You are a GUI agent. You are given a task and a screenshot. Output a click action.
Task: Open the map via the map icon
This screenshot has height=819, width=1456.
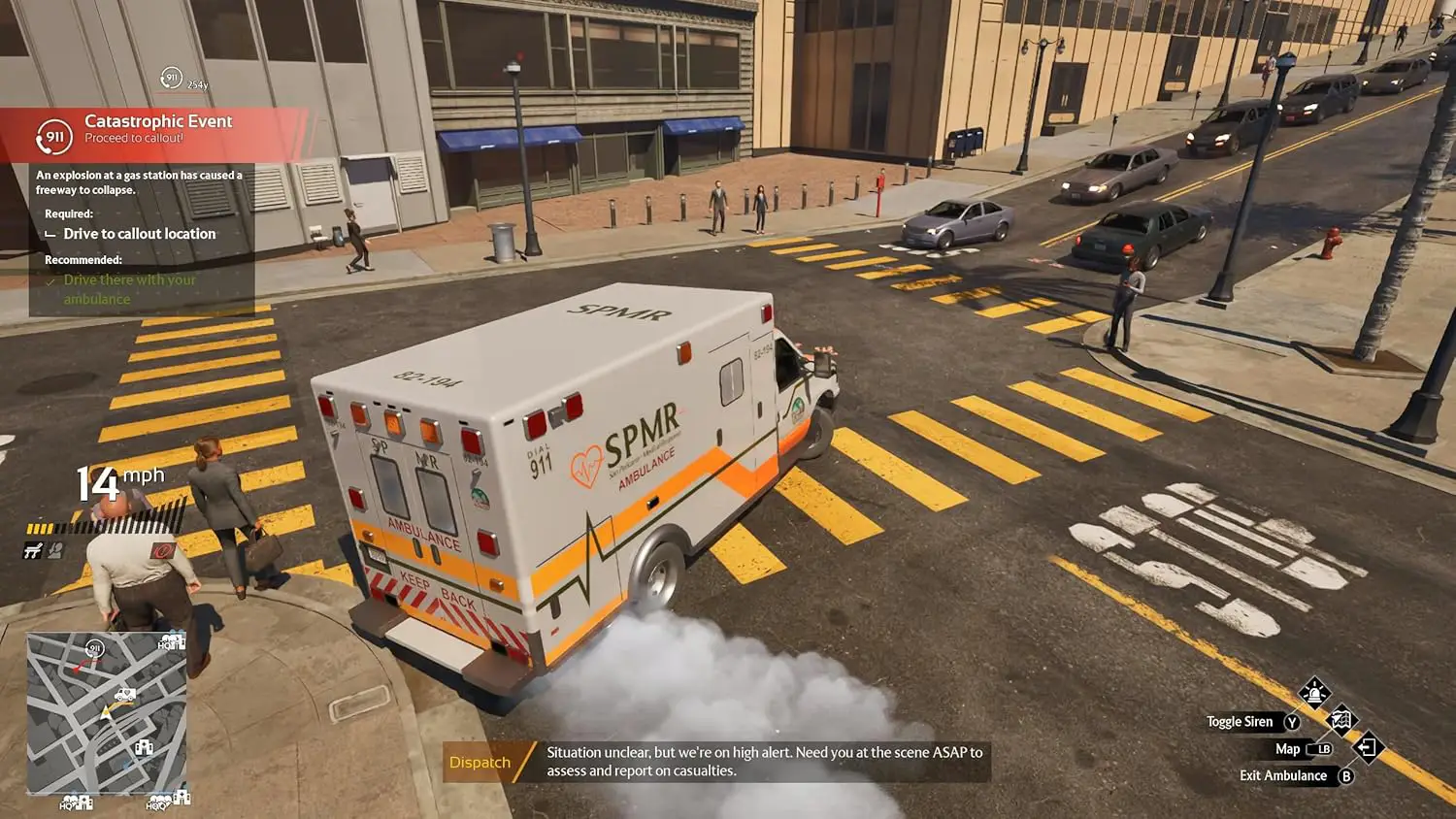click(x=1340, y=720)
